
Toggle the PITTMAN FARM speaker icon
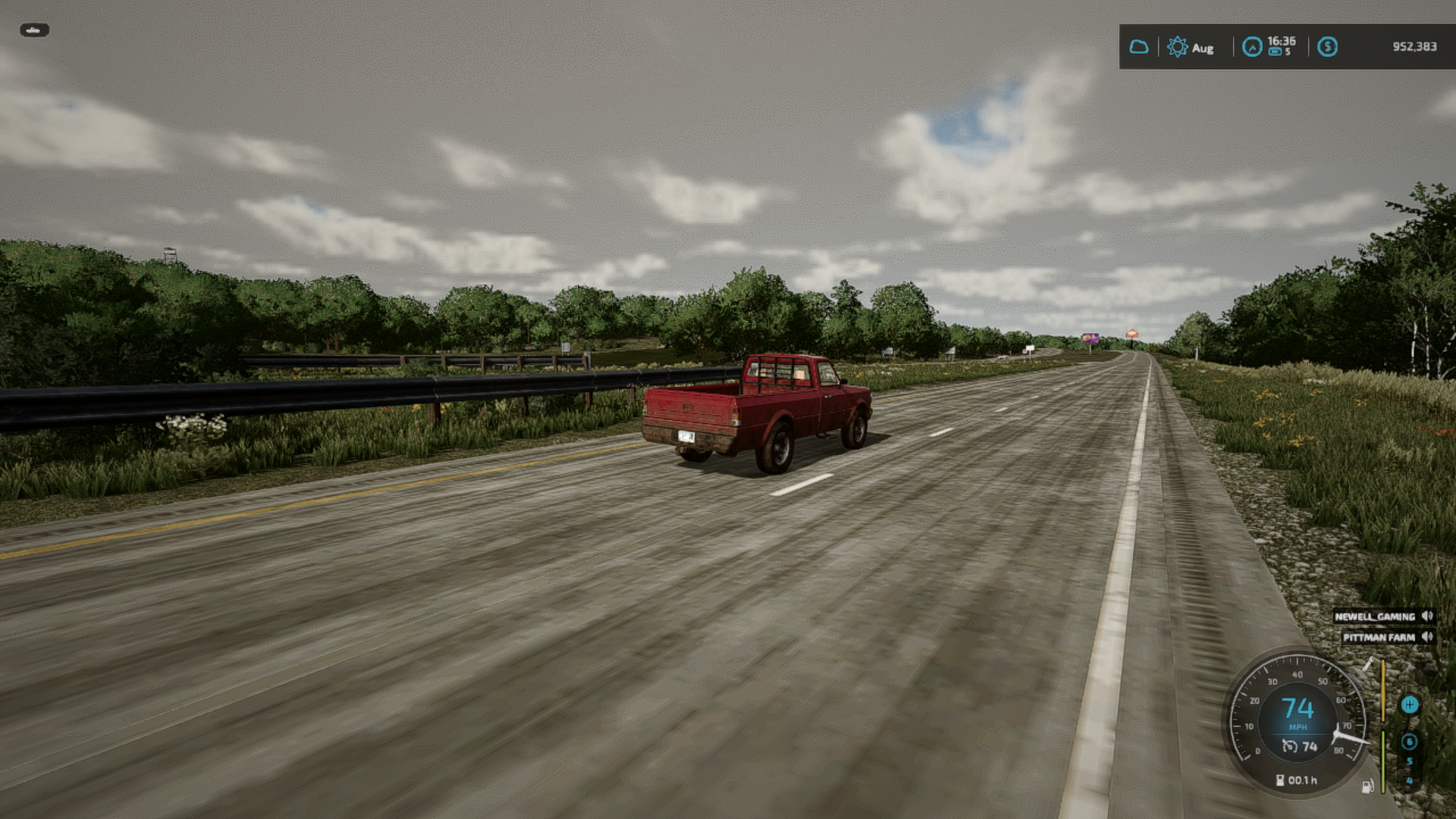pyautogui.click(x=1427, y=637)
